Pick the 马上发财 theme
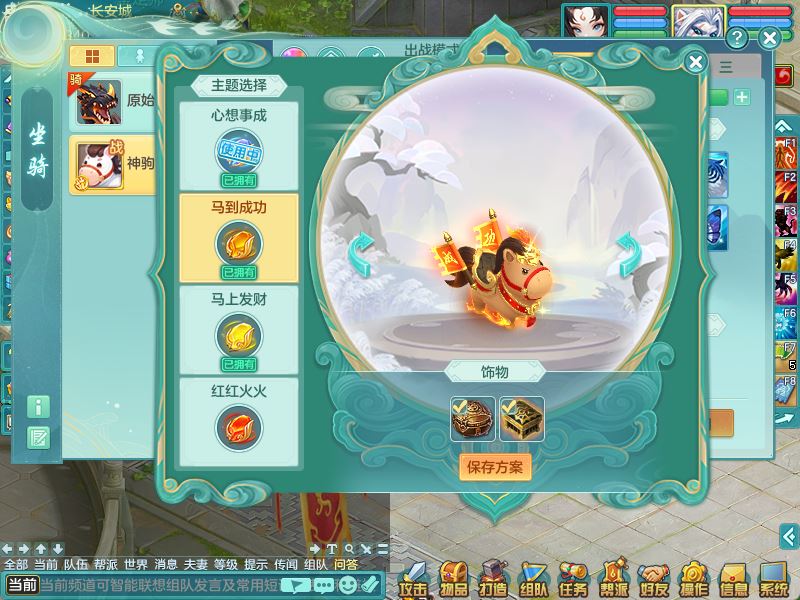 coord(239,329)
